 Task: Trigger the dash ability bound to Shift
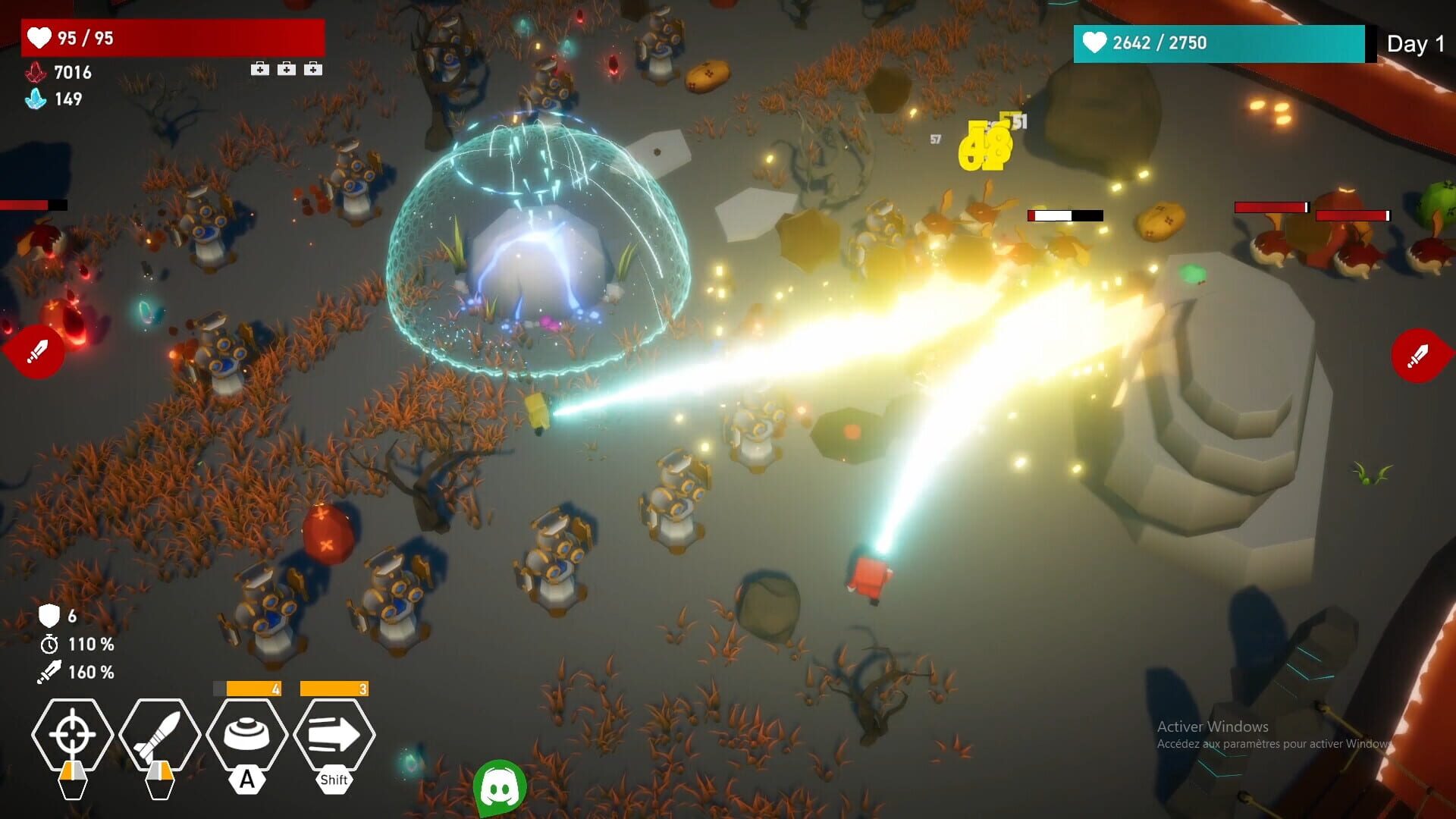332,734
